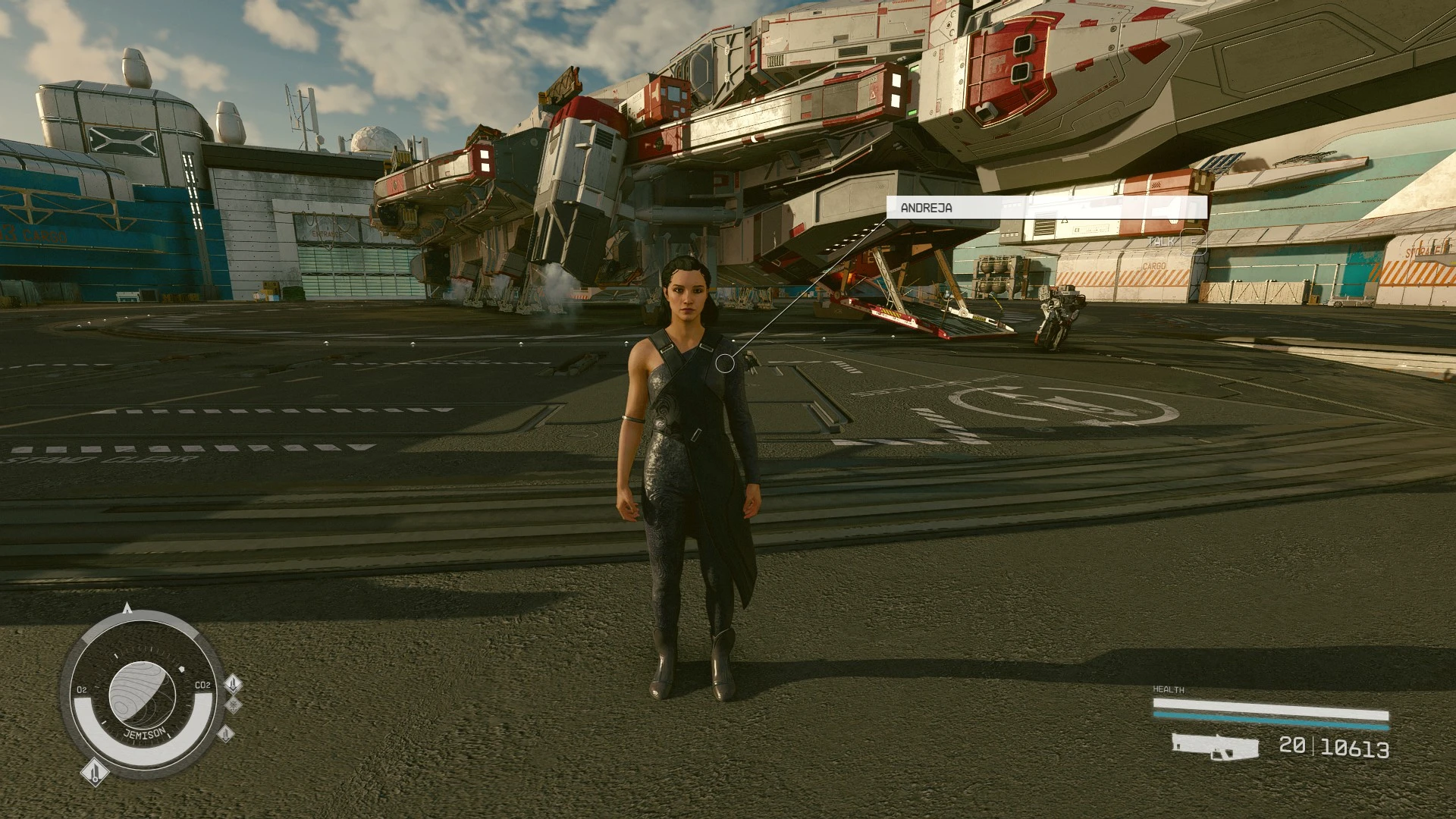1456x819 pixels.
Task: Click the O2 indicator on the compass
Action: pos(82,689)
